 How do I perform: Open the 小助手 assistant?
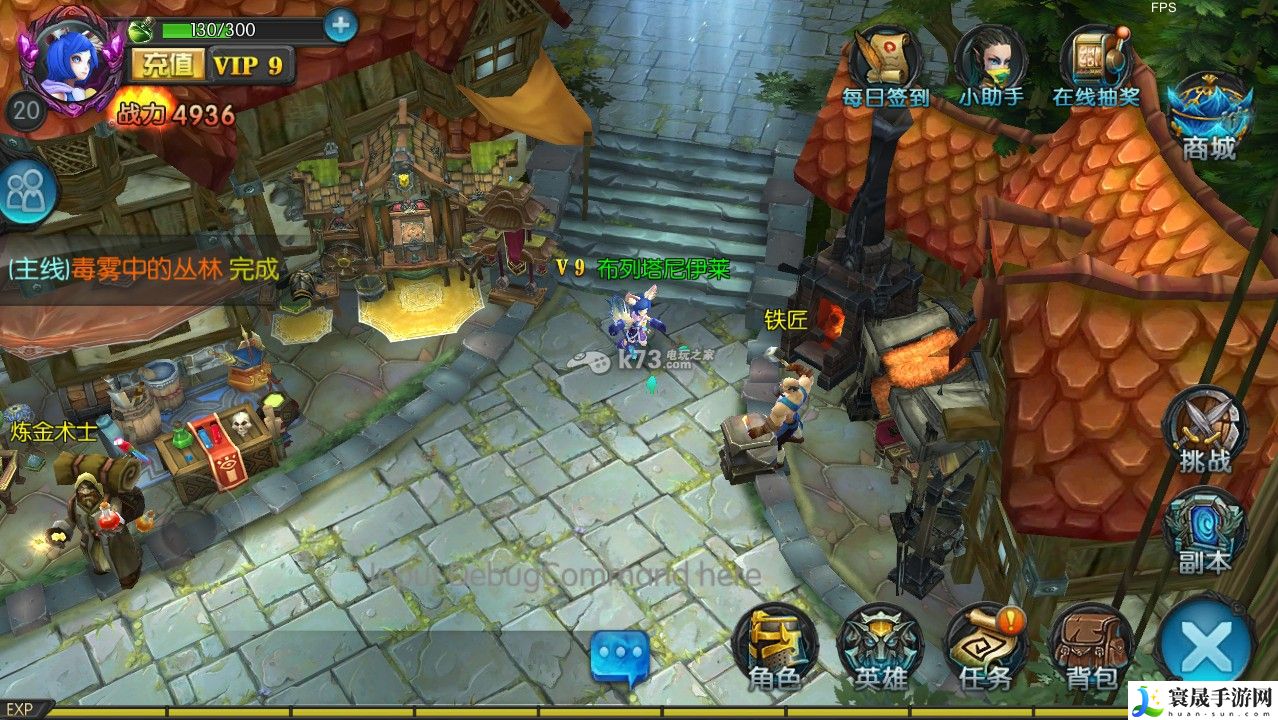click(990, 64)
